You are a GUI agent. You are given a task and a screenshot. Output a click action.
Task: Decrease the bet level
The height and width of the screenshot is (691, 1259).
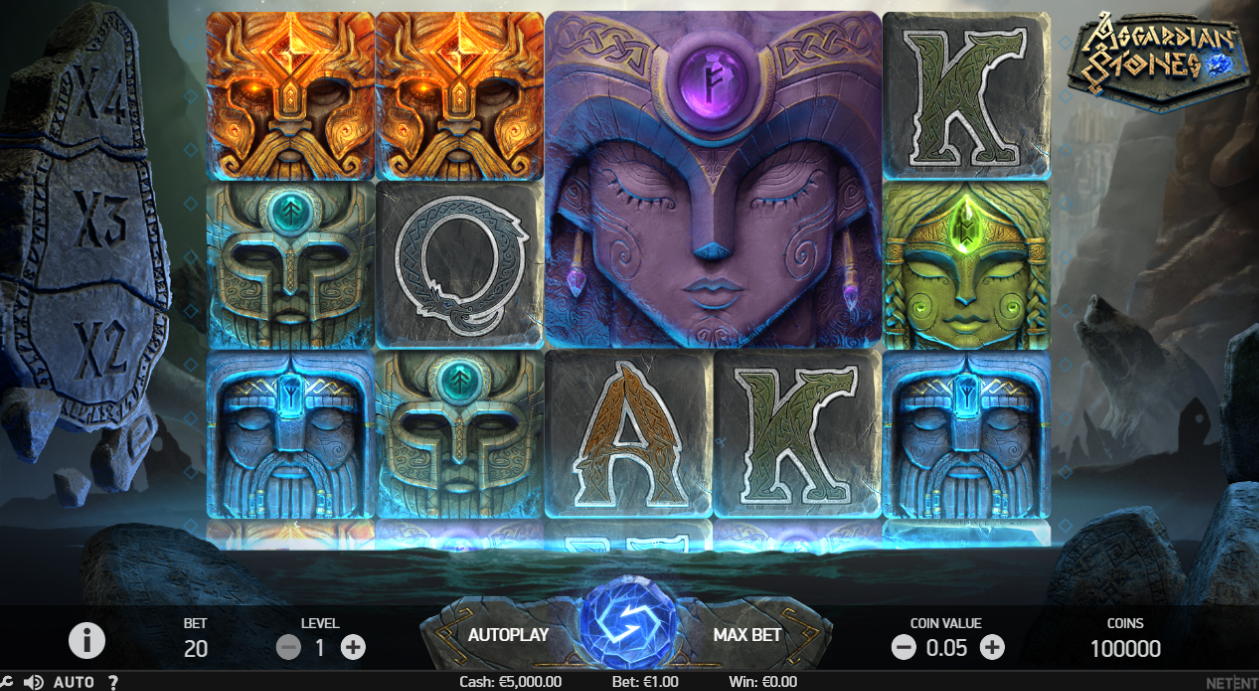(x=288, y=648)
